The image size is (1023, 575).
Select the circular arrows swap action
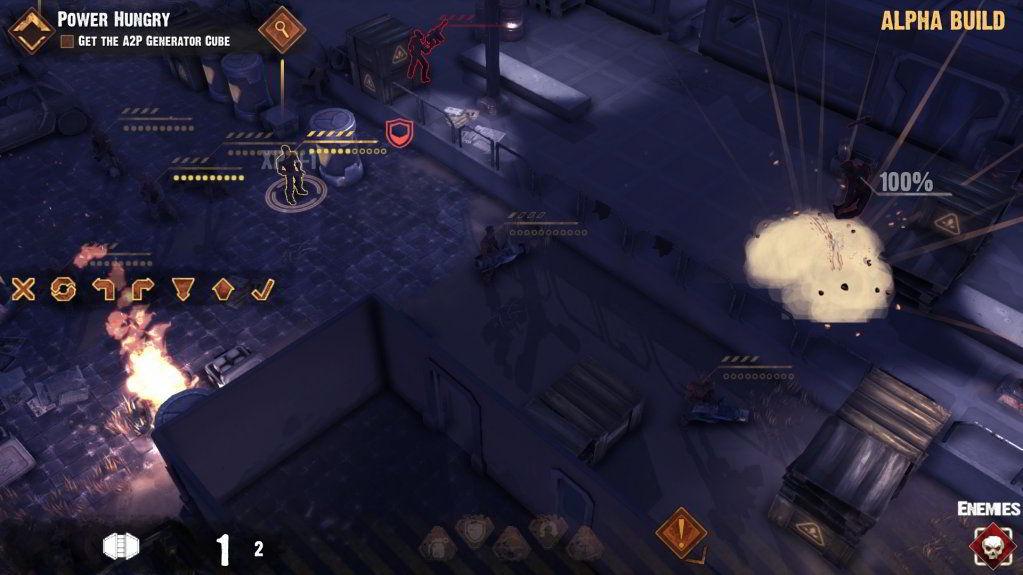[63, 290]
